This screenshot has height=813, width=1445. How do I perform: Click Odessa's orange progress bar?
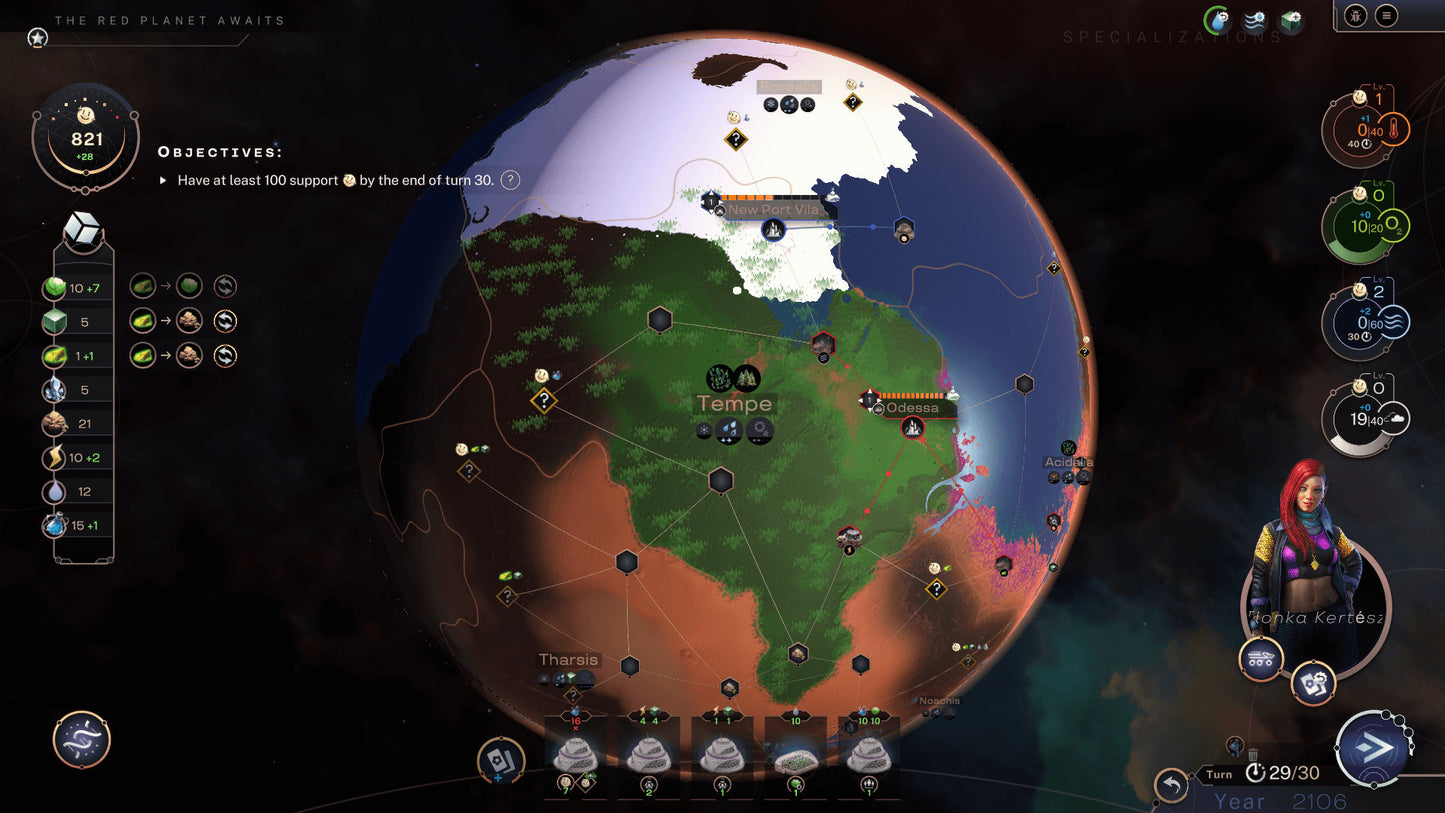910,394
